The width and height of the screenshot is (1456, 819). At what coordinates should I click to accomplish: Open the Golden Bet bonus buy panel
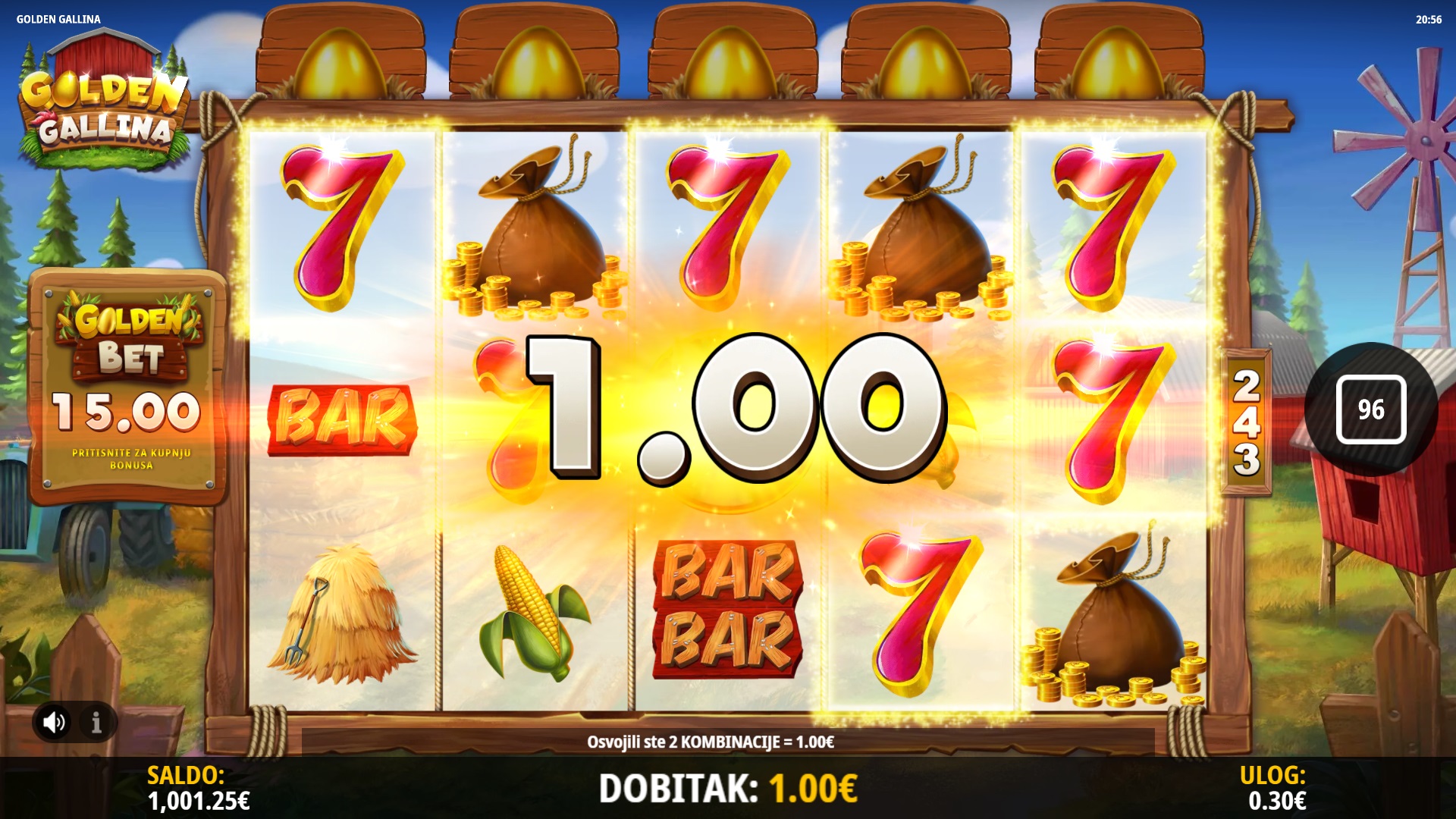coord(128,388)
